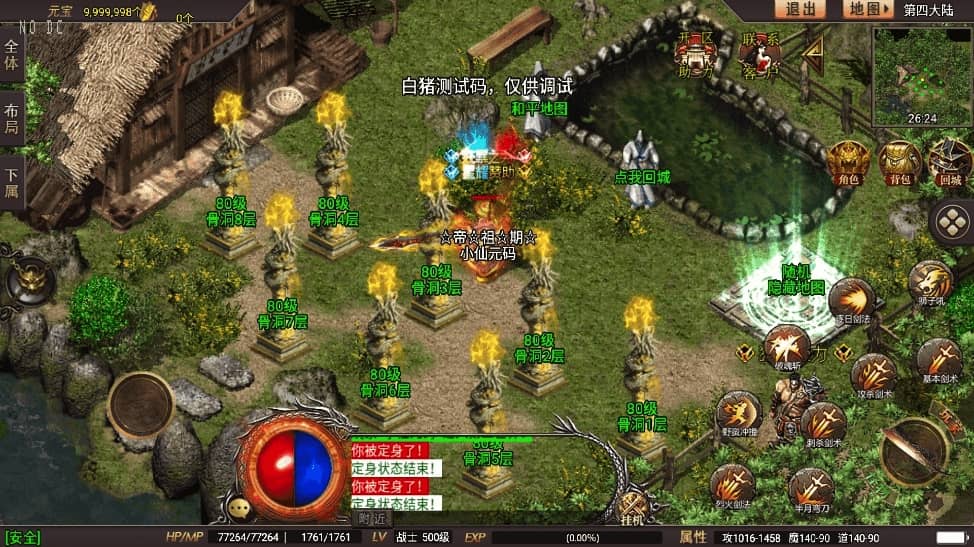Open 开区助力 server boost icon
Screen dimensions: 974x547
tap(696, 56)
